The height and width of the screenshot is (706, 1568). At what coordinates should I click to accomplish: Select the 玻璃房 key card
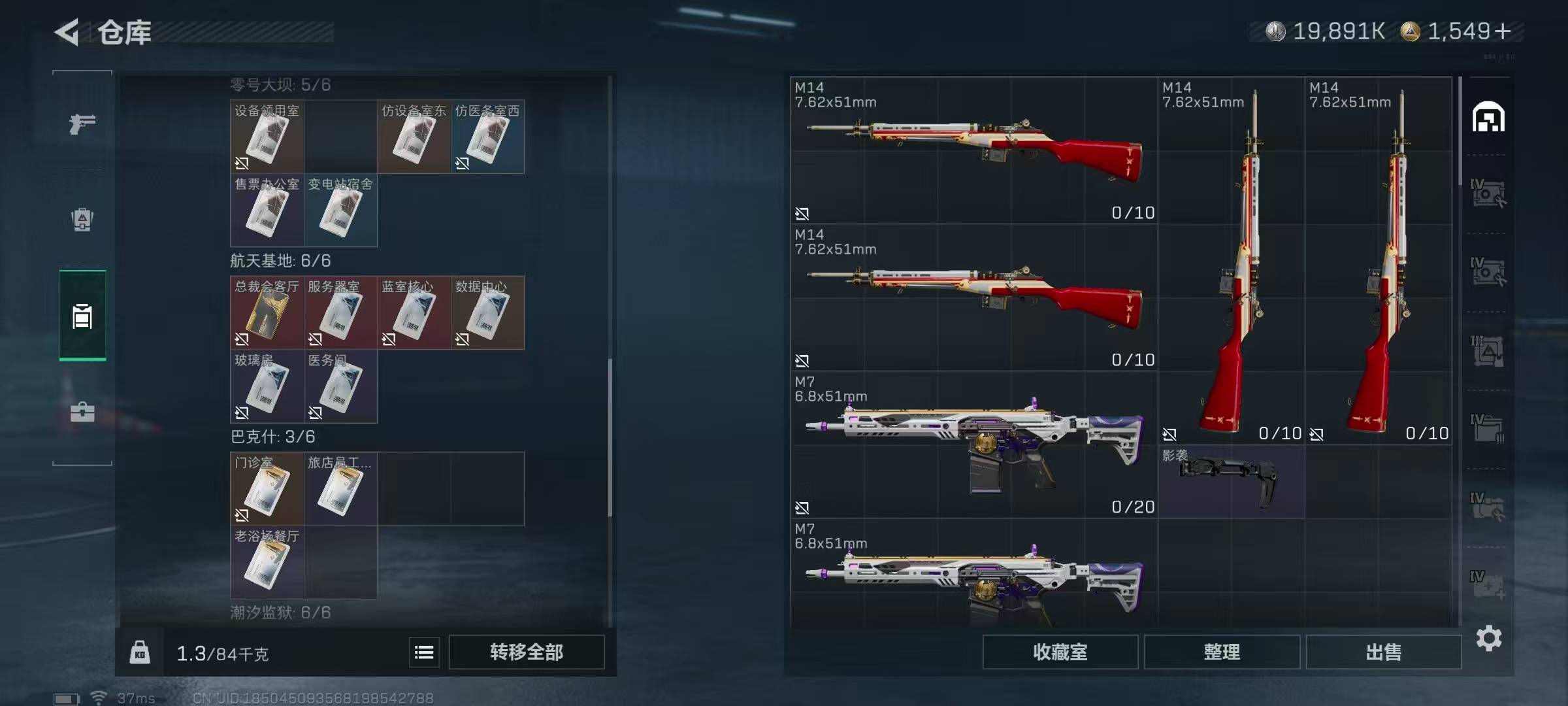[267, 386]
